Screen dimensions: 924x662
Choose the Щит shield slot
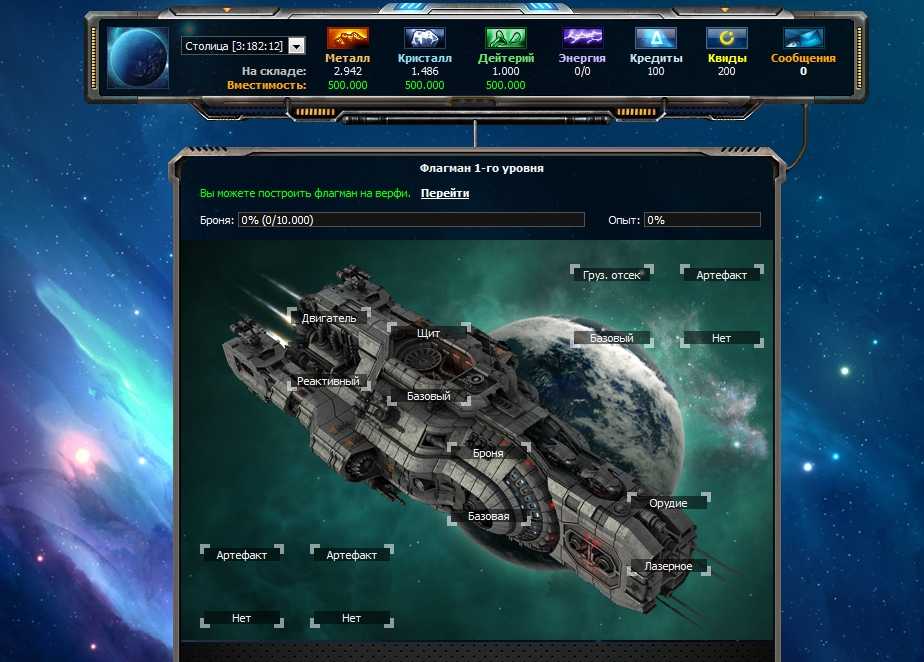pos(428,333)
